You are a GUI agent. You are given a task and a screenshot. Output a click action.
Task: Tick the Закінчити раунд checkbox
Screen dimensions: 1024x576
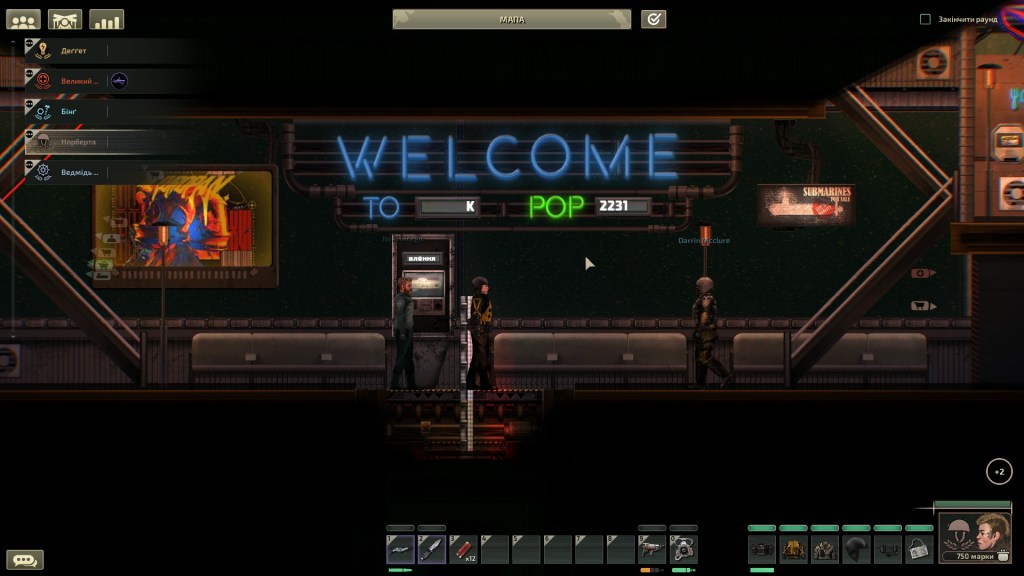coord(925,19)
